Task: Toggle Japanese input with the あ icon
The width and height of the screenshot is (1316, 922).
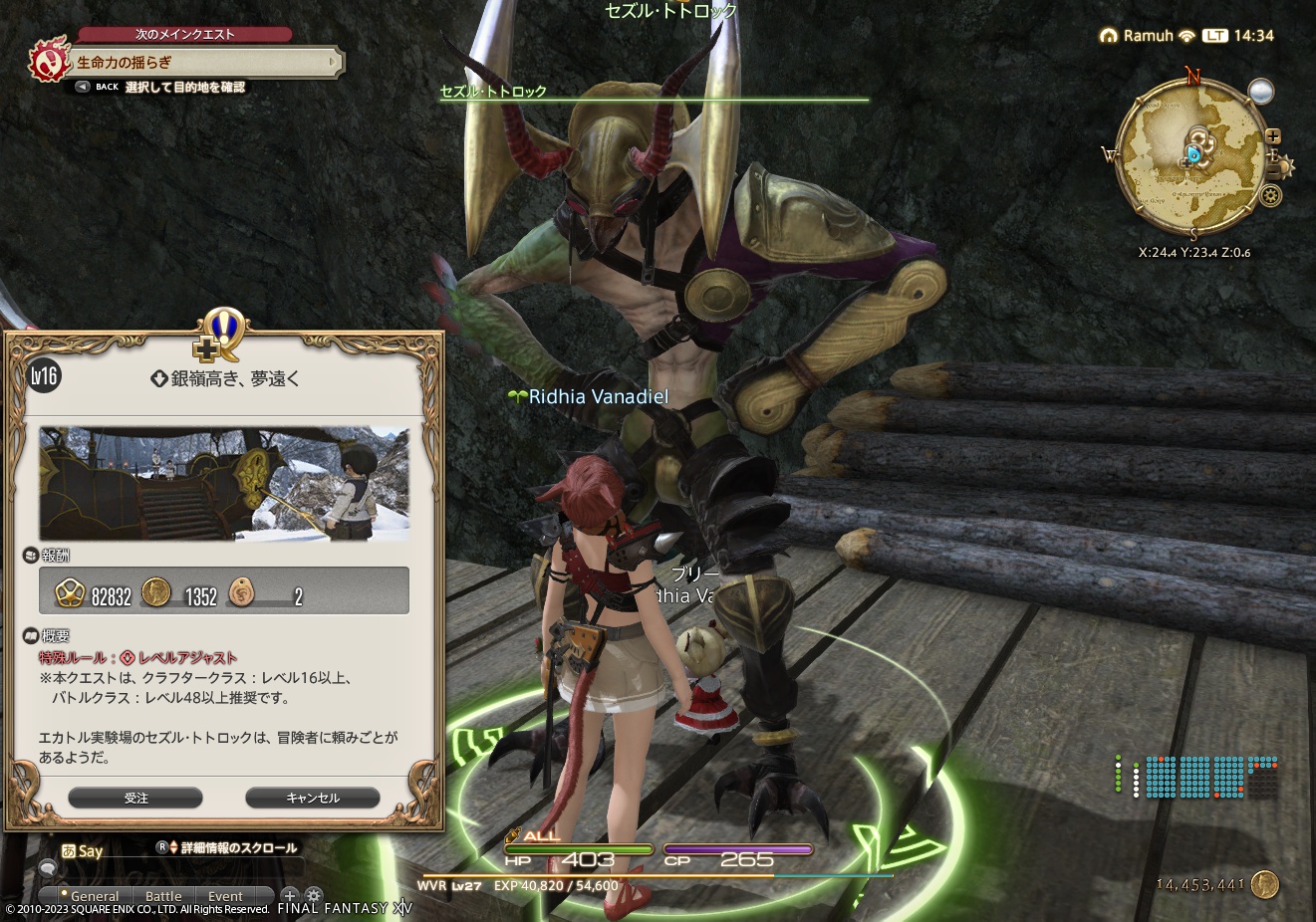Action: [x=70, y=848]
